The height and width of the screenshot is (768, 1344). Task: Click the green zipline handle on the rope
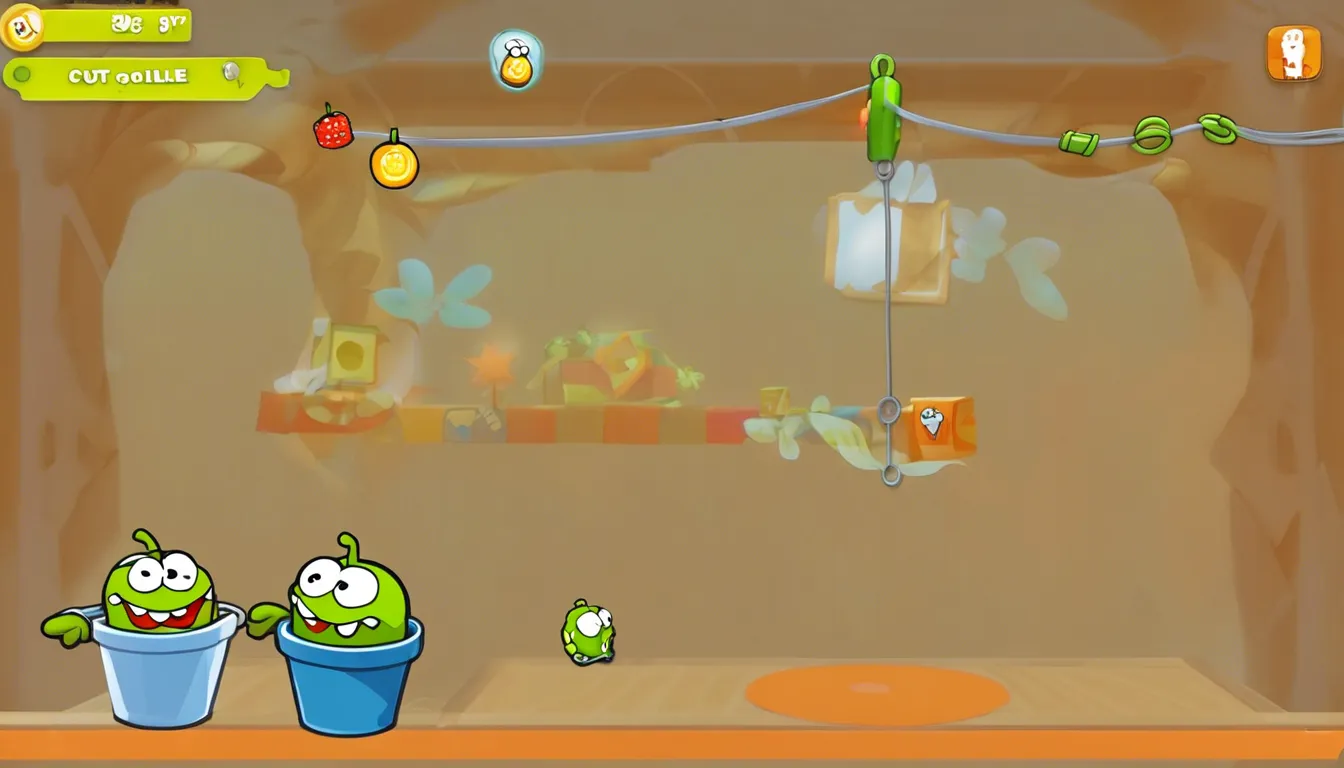(884, 112)
